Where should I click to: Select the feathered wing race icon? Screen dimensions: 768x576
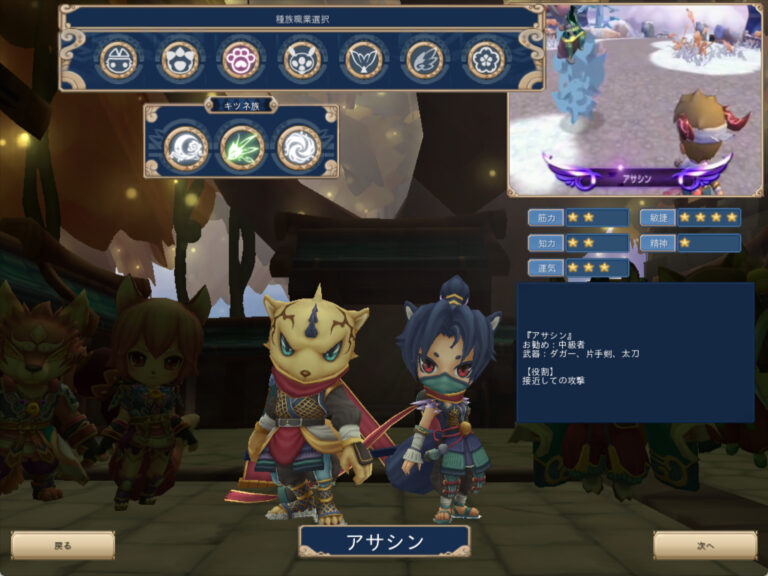pos(424,60)
